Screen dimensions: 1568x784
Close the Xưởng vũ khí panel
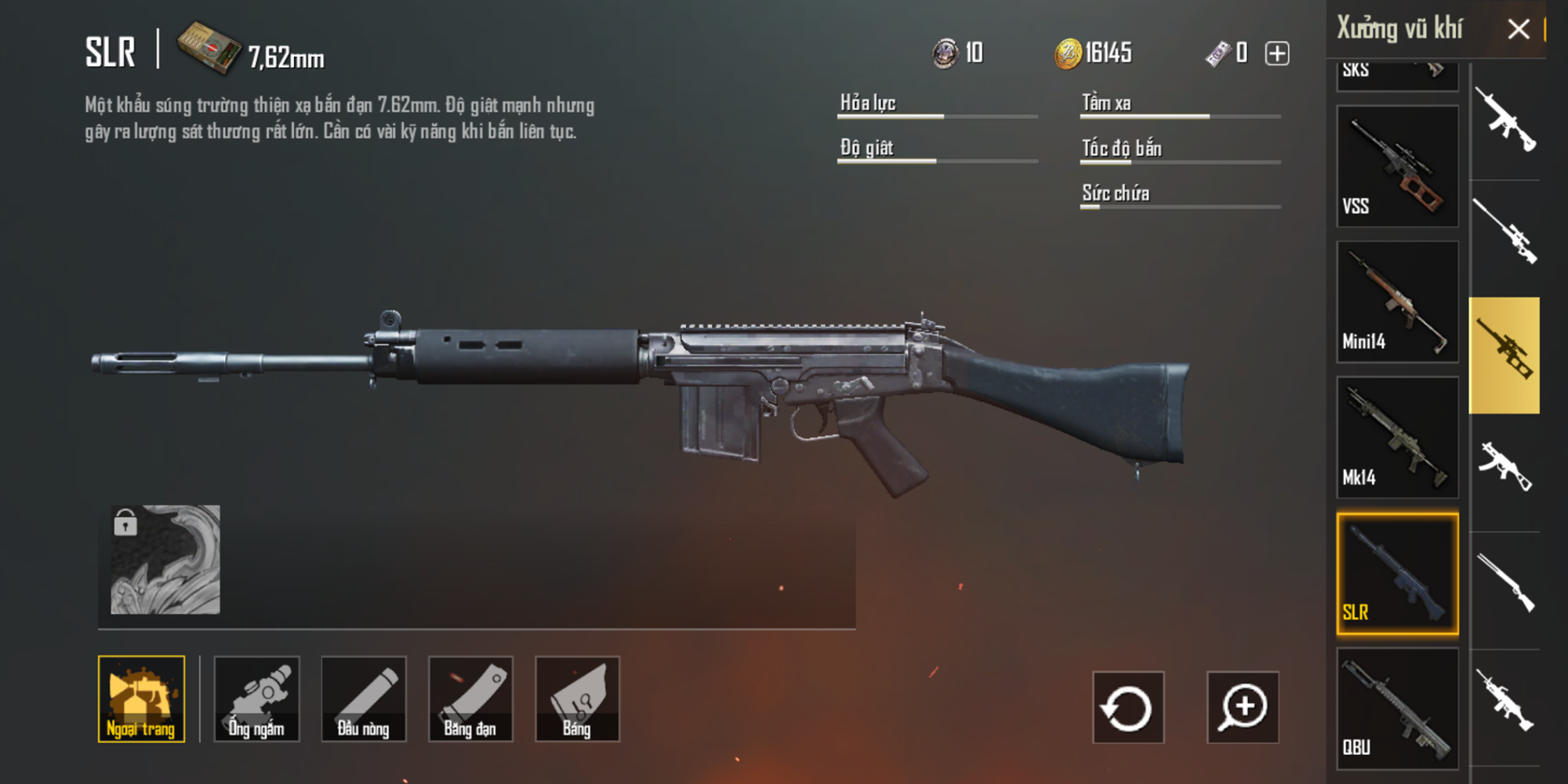pyautogui.click(x=1519, y=29)
